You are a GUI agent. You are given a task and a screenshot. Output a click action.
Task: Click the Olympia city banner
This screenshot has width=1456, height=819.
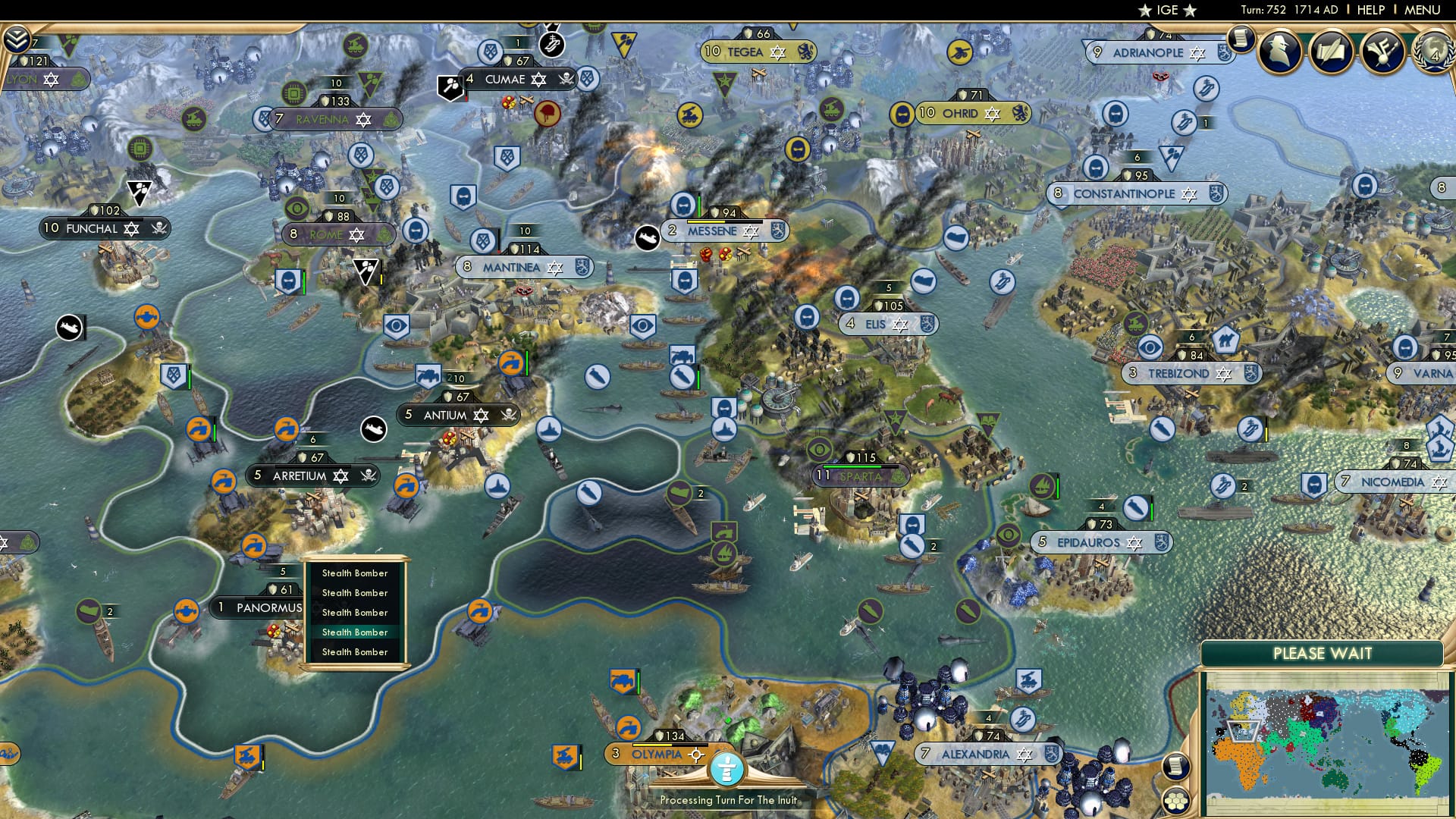[654, 755]
